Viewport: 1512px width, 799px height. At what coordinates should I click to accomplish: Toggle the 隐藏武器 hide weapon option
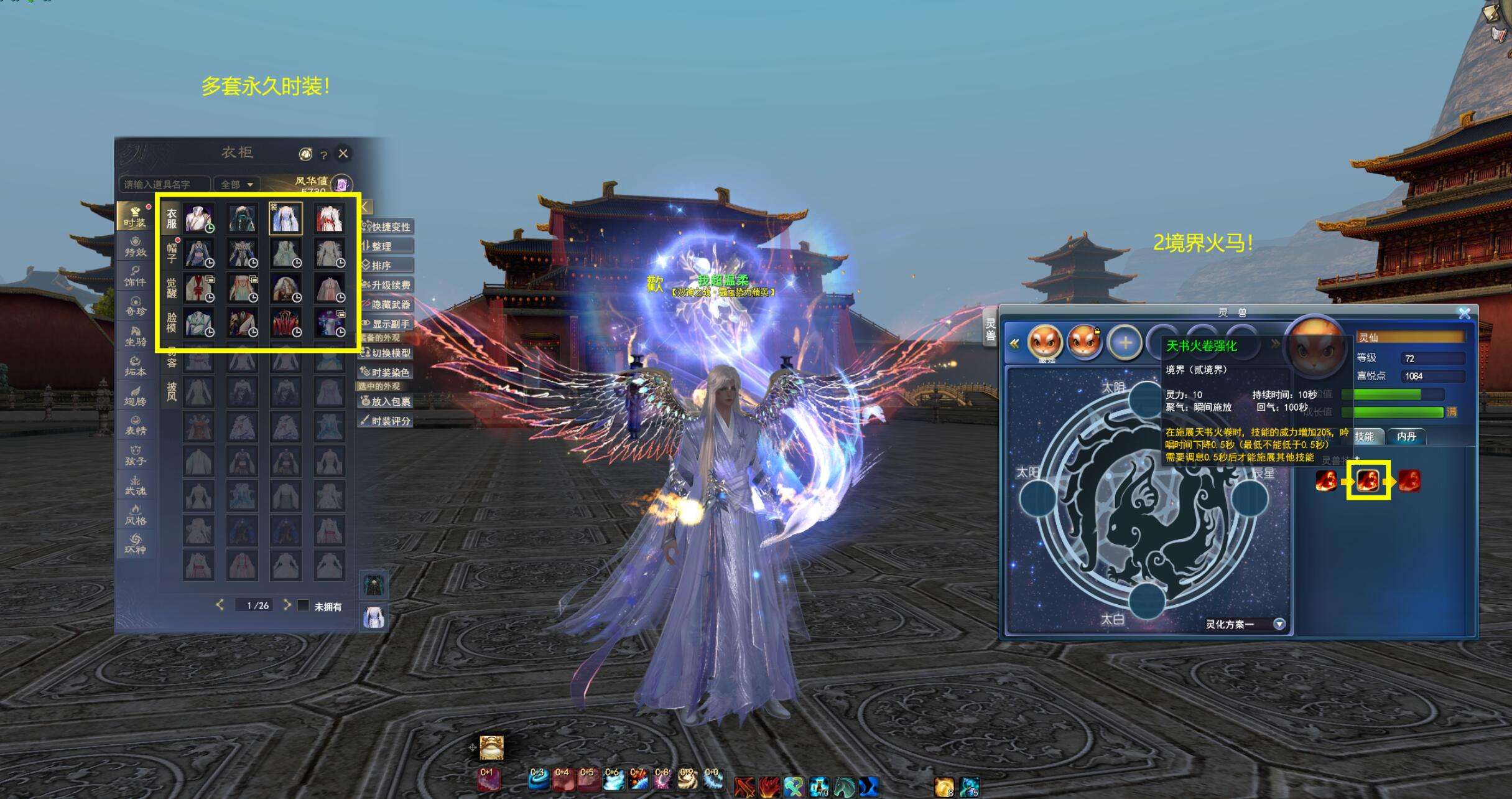(387, 304)
